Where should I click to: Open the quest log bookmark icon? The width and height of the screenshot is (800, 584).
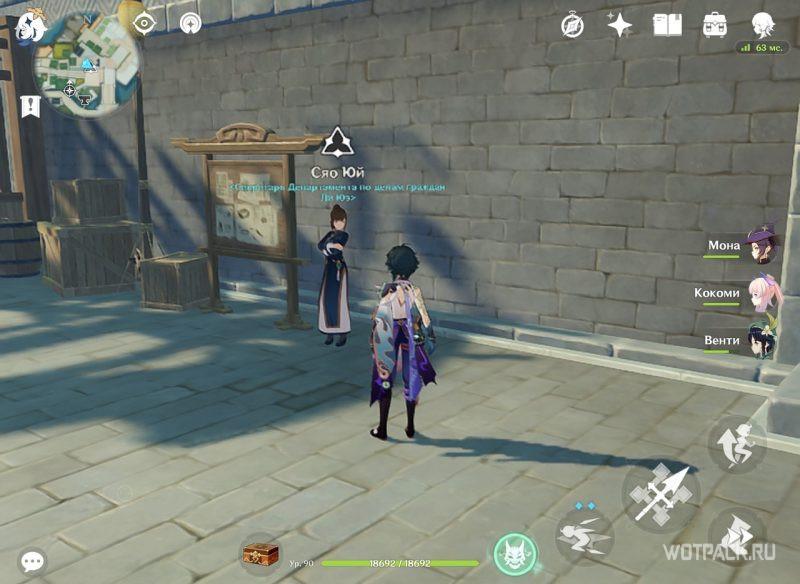point(30,105)
